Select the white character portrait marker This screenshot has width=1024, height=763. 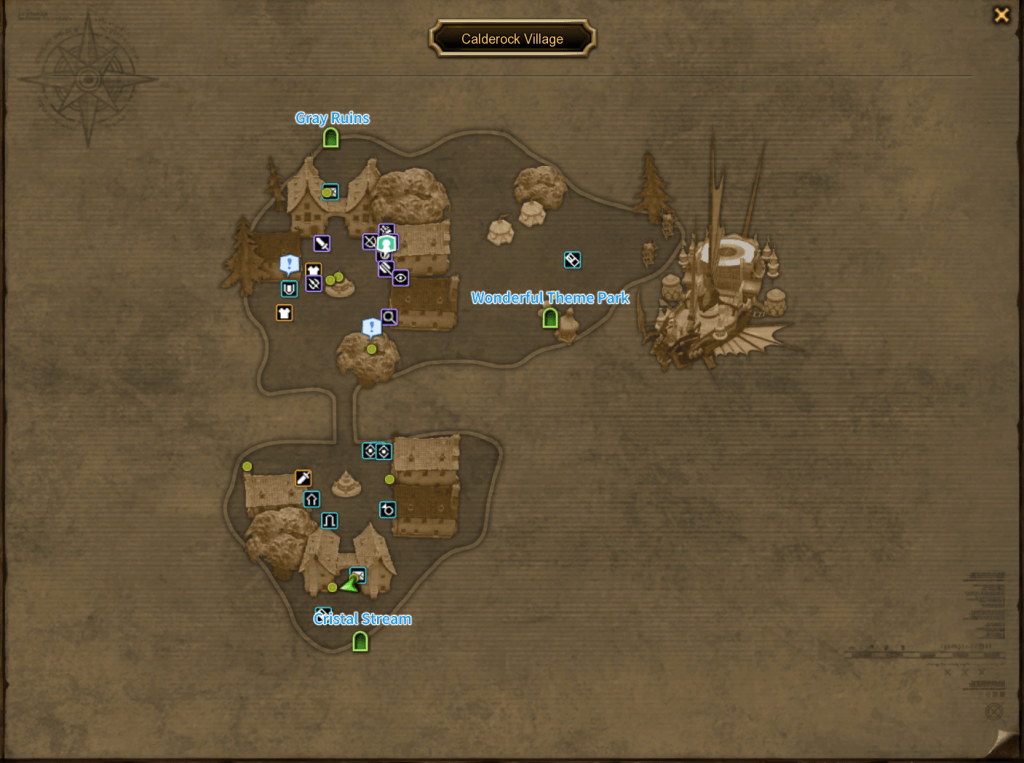point(387,244)
